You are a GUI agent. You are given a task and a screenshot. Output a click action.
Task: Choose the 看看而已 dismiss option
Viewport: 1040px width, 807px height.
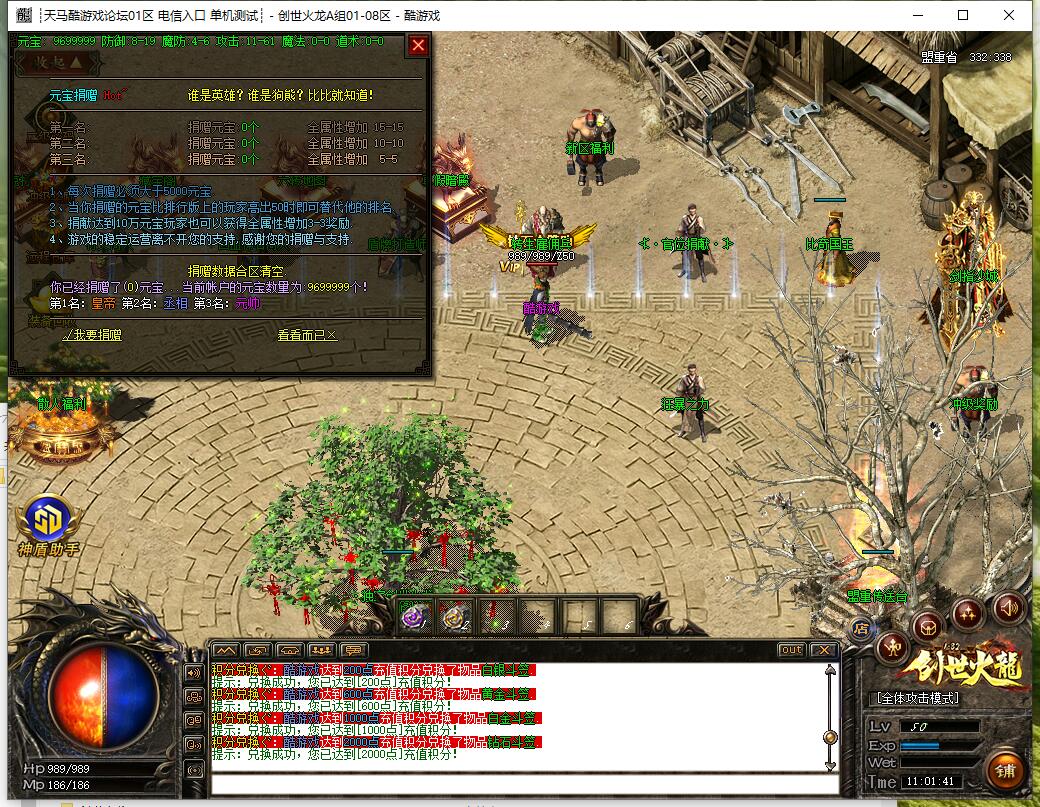pyautogui.click(x=307, y=336)
